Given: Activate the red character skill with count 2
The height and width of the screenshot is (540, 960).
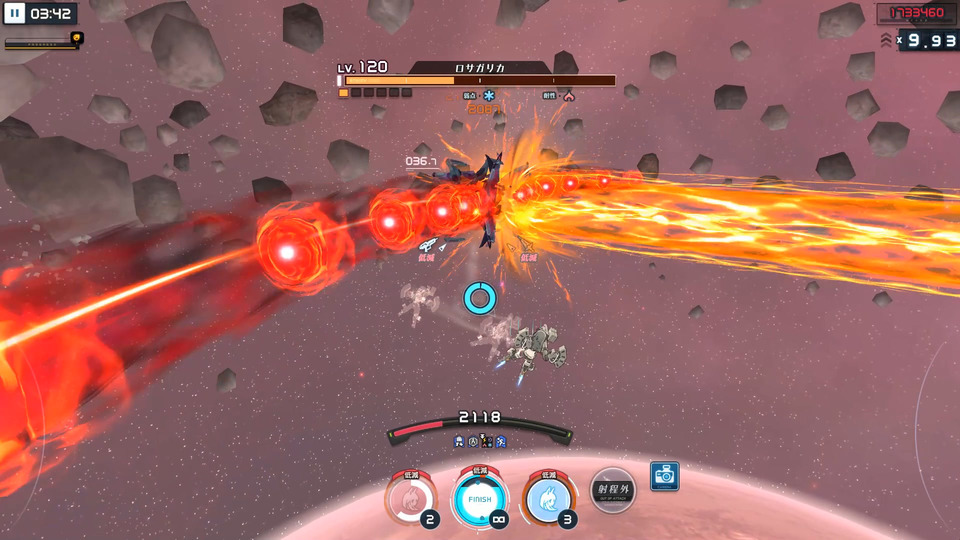Looking at the screenshot, I should tap(411, 497).
